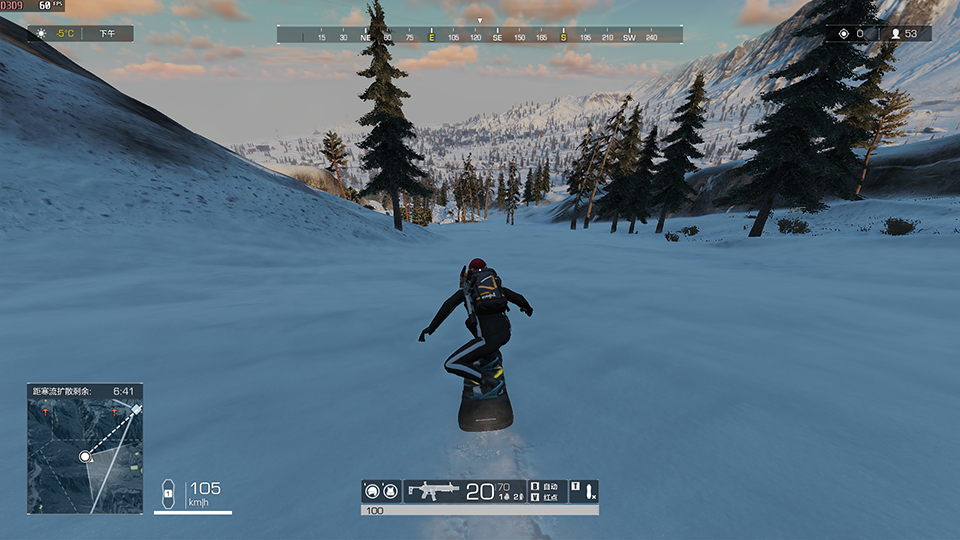Image resolution: width=960 pixels, height=540 pixels.
Task: Click the snowboard seat indicator icon
Action: click(x=168, y=492)
